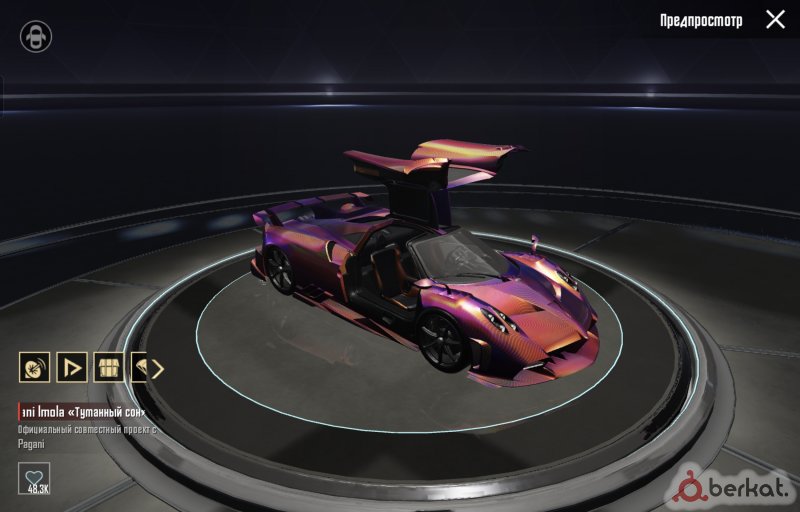The height and width of the screenshot is (512, 800).
Task: Close the vehicle preview screen
Action: pyautogui.click(x=775, y=19)
